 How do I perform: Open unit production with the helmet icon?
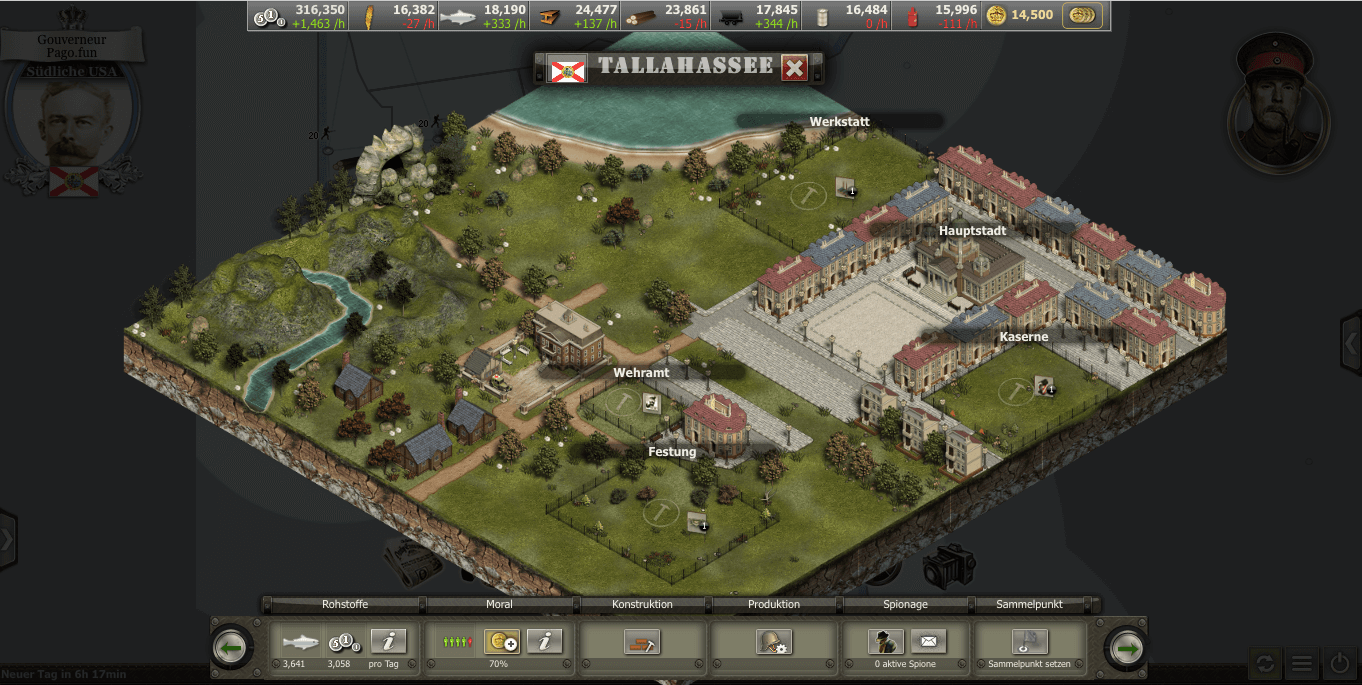tap(774, 642)
